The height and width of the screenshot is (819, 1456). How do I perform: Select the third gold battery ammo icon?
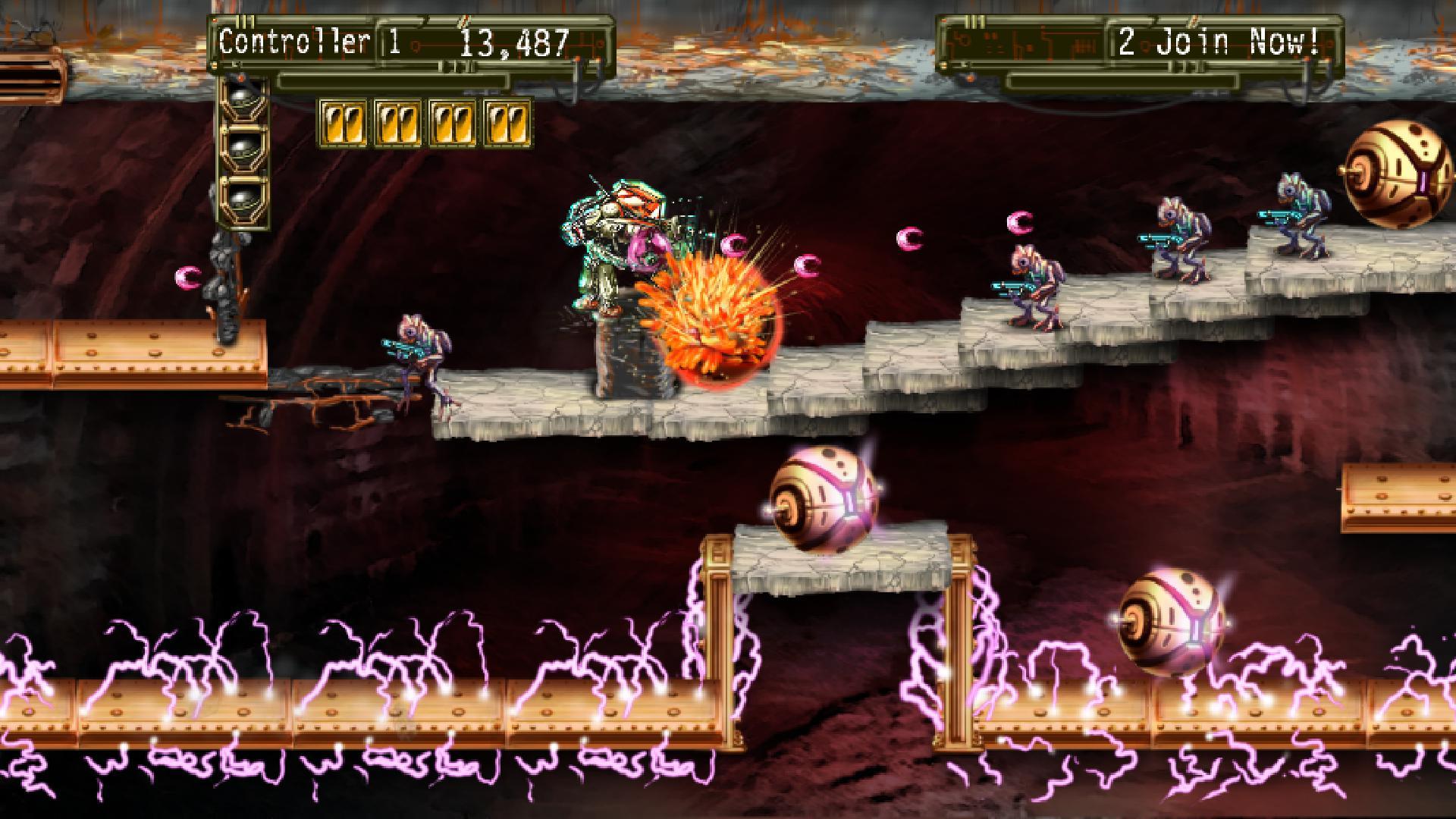point(453,121)
